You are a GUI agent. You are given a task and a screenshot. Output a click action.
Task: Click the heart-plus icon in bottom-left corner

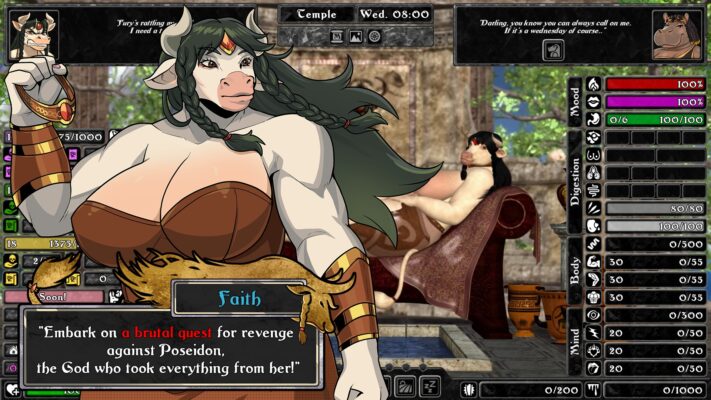12,390
